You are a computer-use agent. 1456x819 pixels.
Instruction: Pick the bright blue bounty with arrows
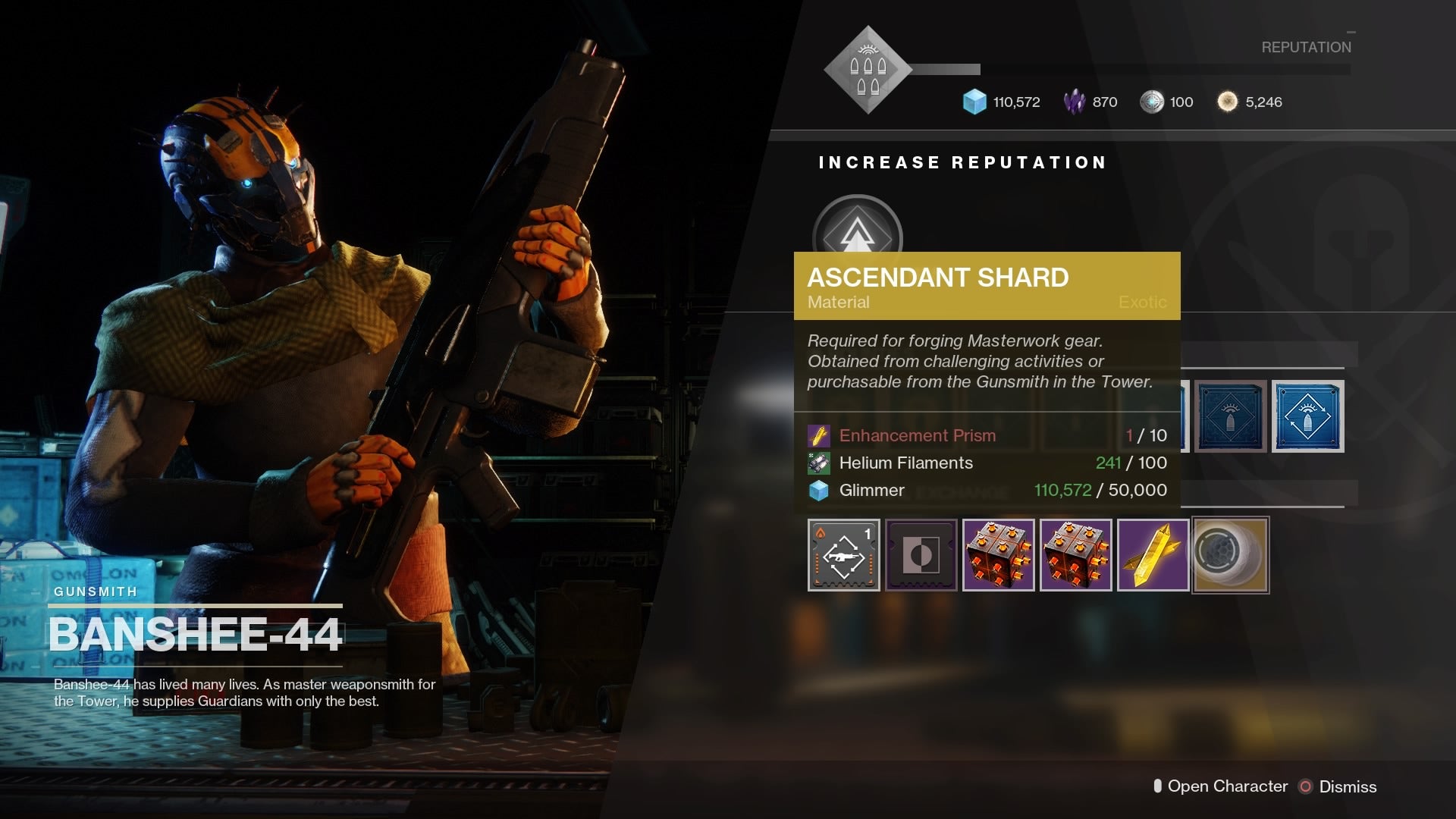(x=1307, y=416)
